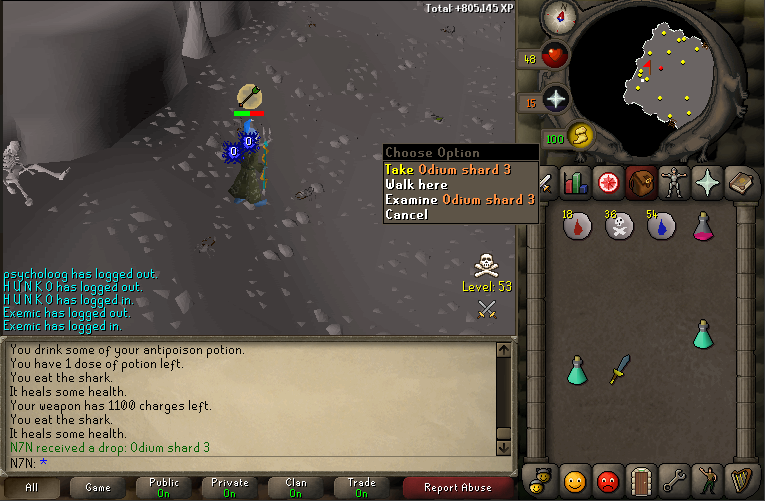Click the compass to face north
Viewport: 765px width, 501px height.
click(x=554, y=16)
